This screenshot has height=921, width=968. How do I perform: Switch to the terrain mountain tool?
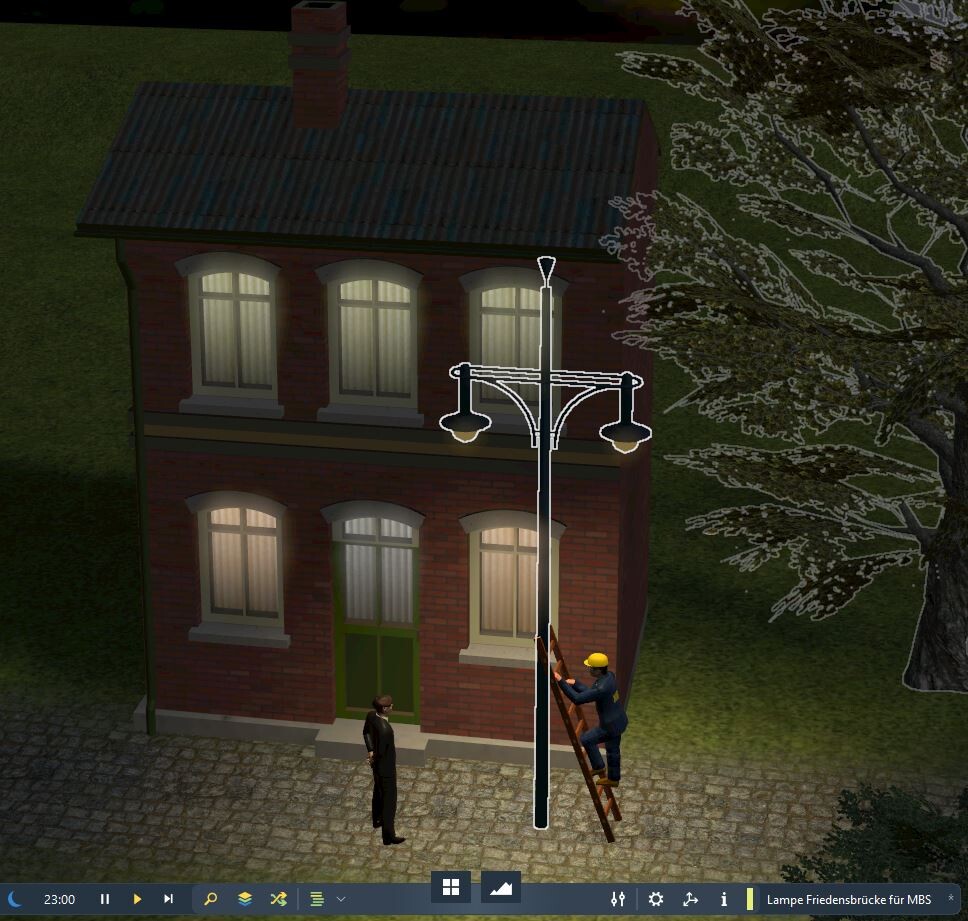tap(502, 887)
